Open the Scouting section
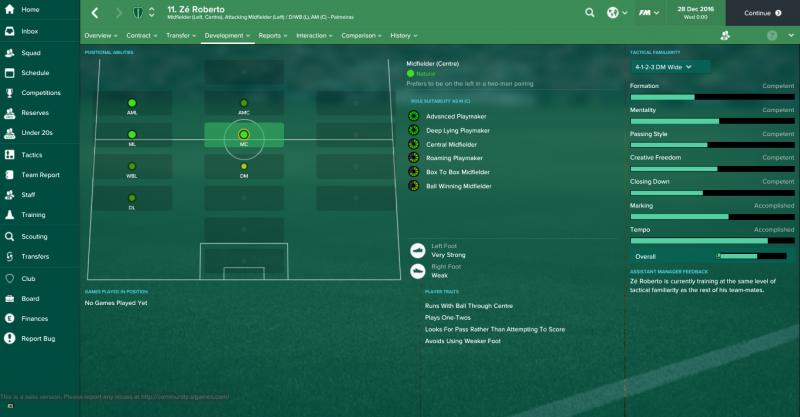The image size is (800, 417). click(34, 237)
